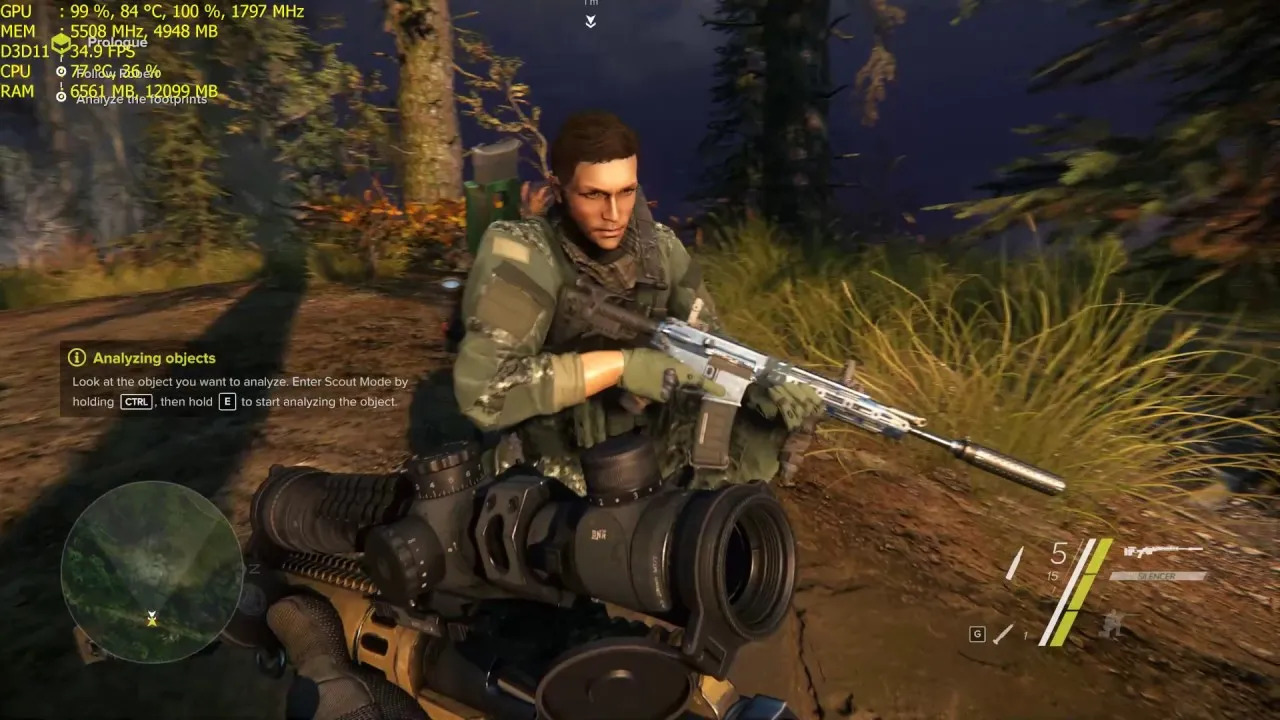This screenshot has width=1280, height=720.
Task: Open the Prologue mission tracker icon
Action: (61, 43)
